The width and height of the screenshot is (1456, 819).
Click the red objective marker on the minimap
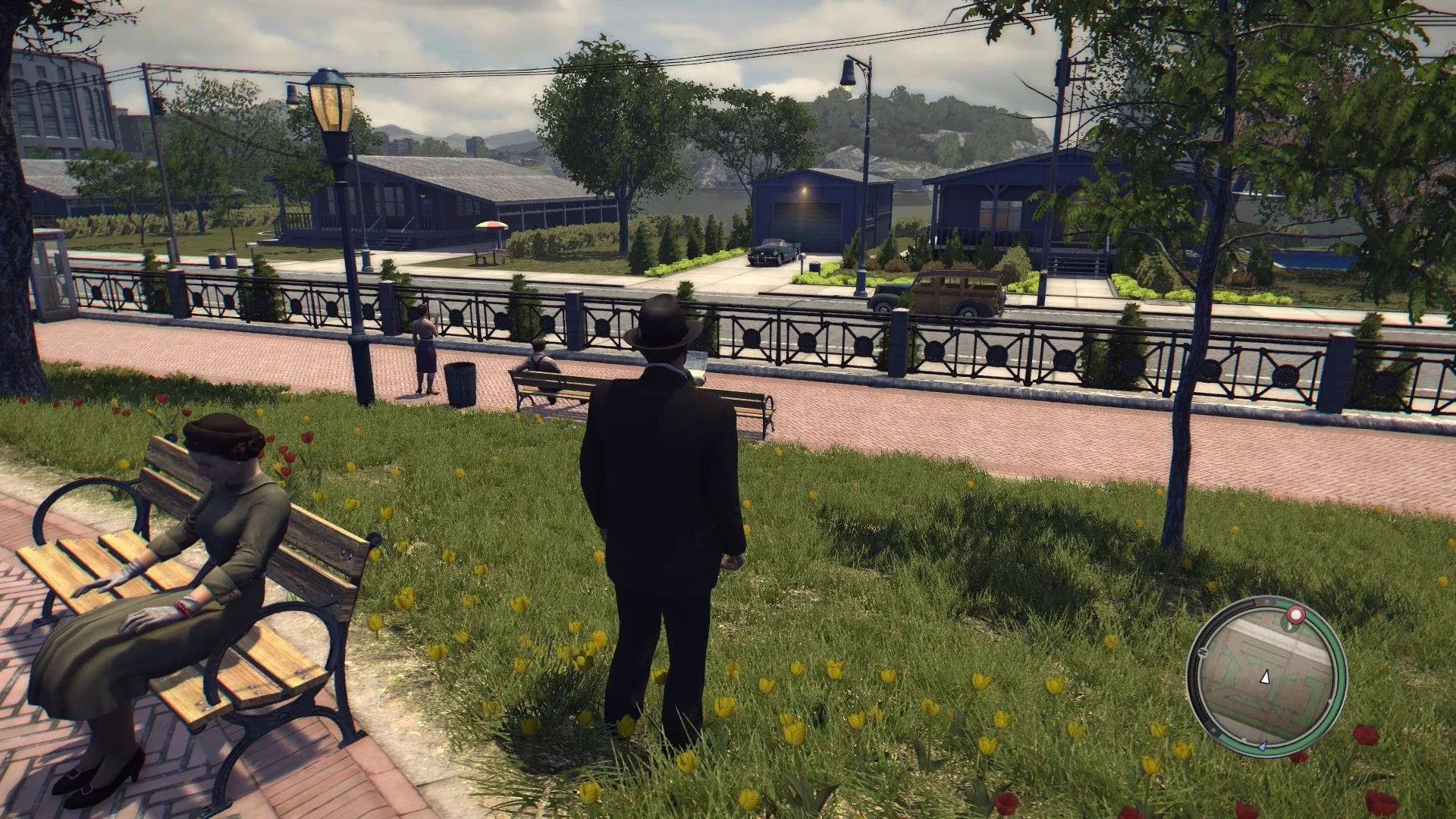[x=1294, y=614]
